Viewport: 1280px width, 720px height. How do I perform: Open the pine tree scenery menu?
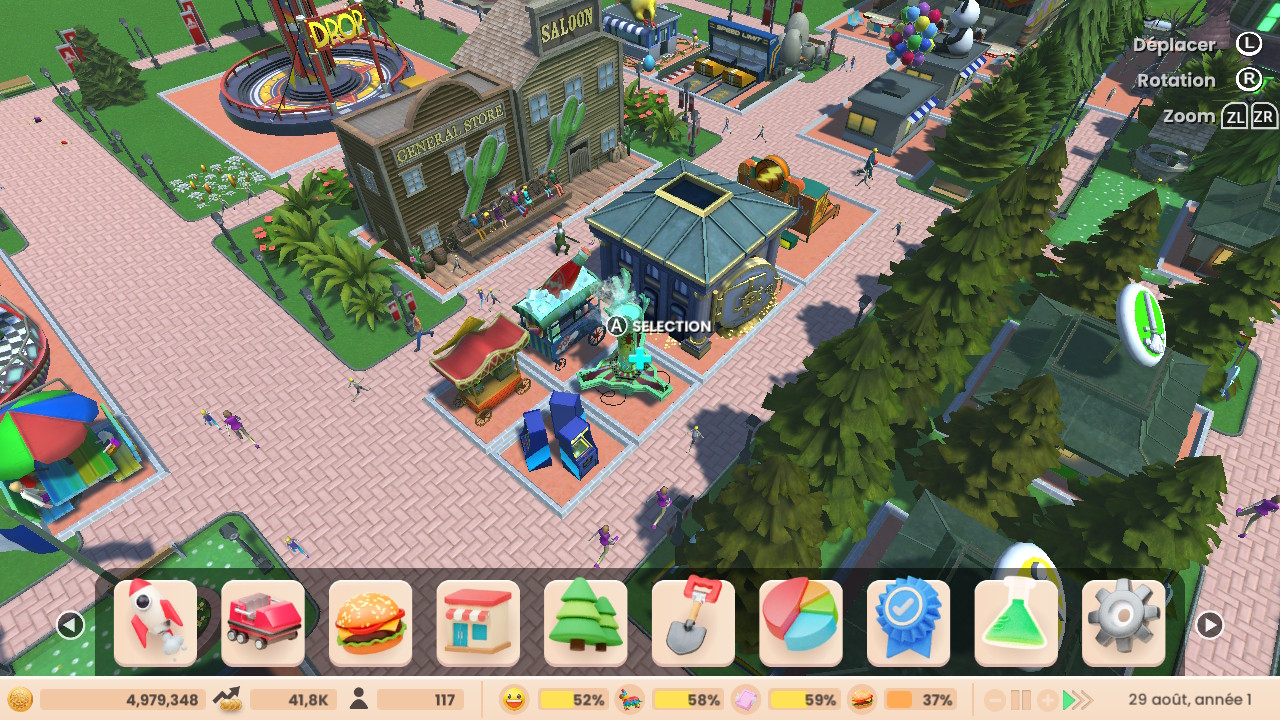click(585, 623)
